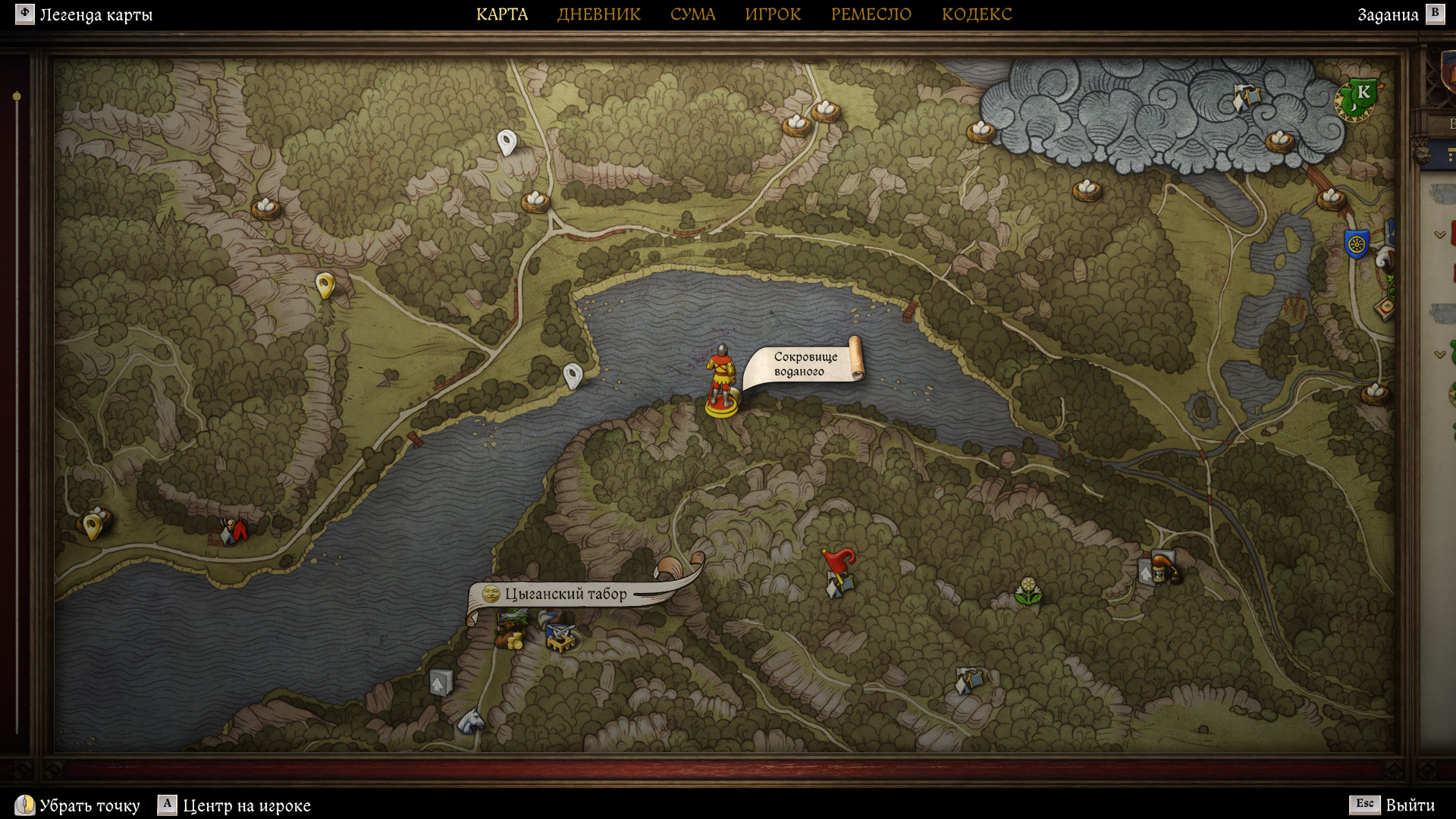1456x819 pixels.
Task: Open the РЕМЕСЛО crafting tab
Action: [871, 14]
